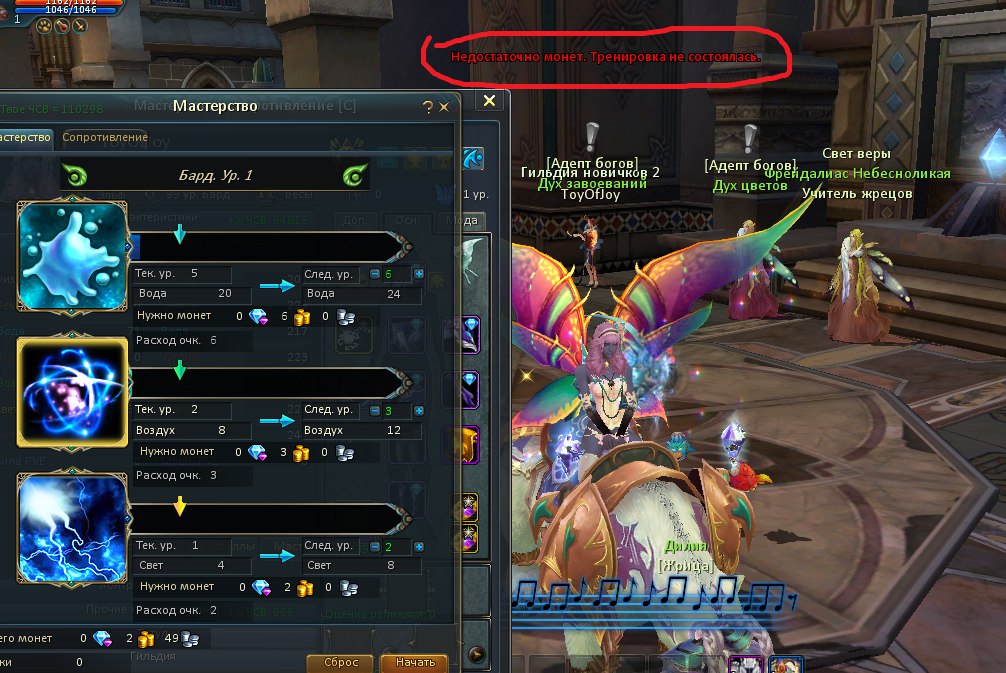
Task: Increase Air mastery next level
Action: tap(419, 410)
